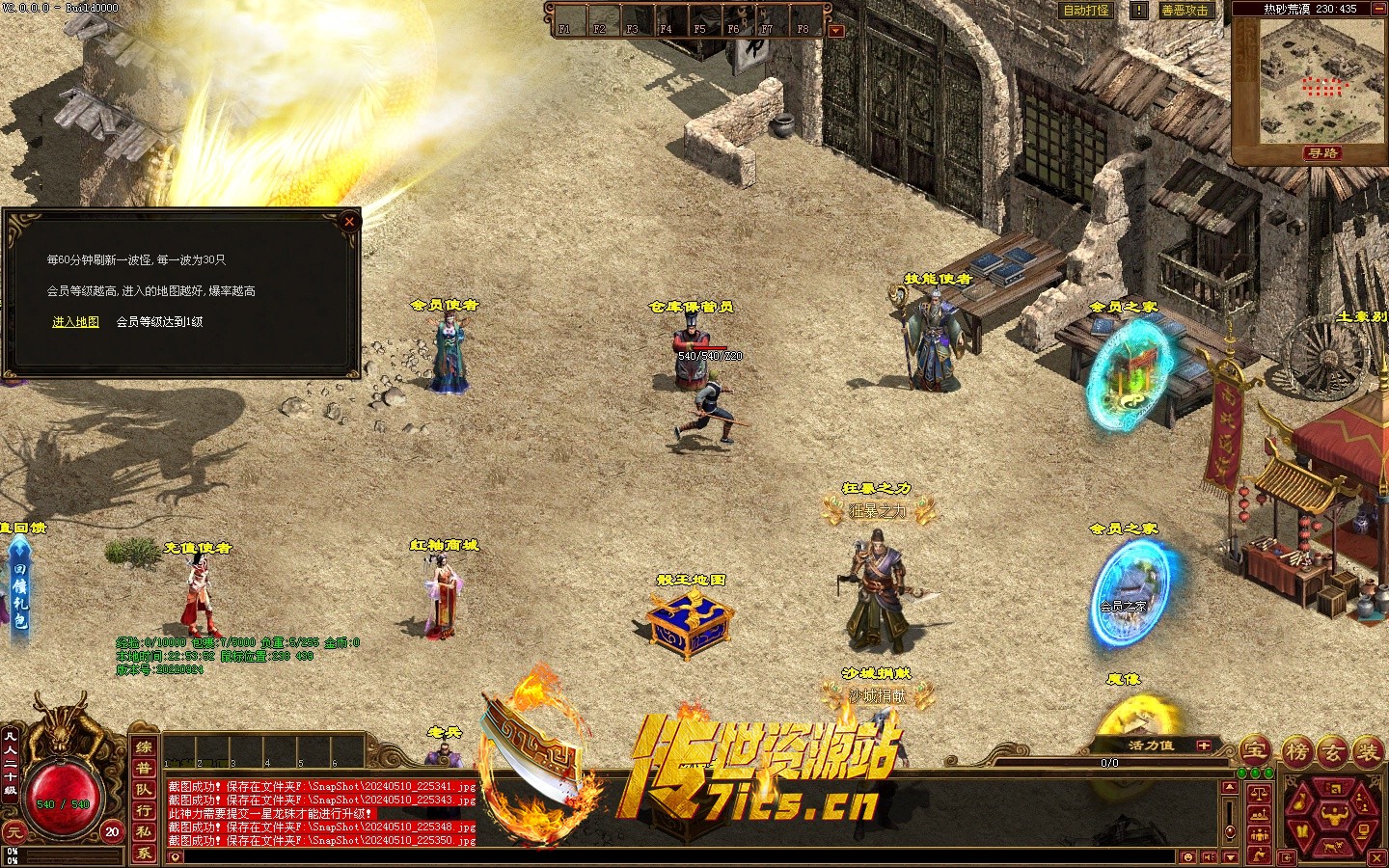Select the 队 team chat channel
Viewport: 1389px width, 868px height.
144,790
